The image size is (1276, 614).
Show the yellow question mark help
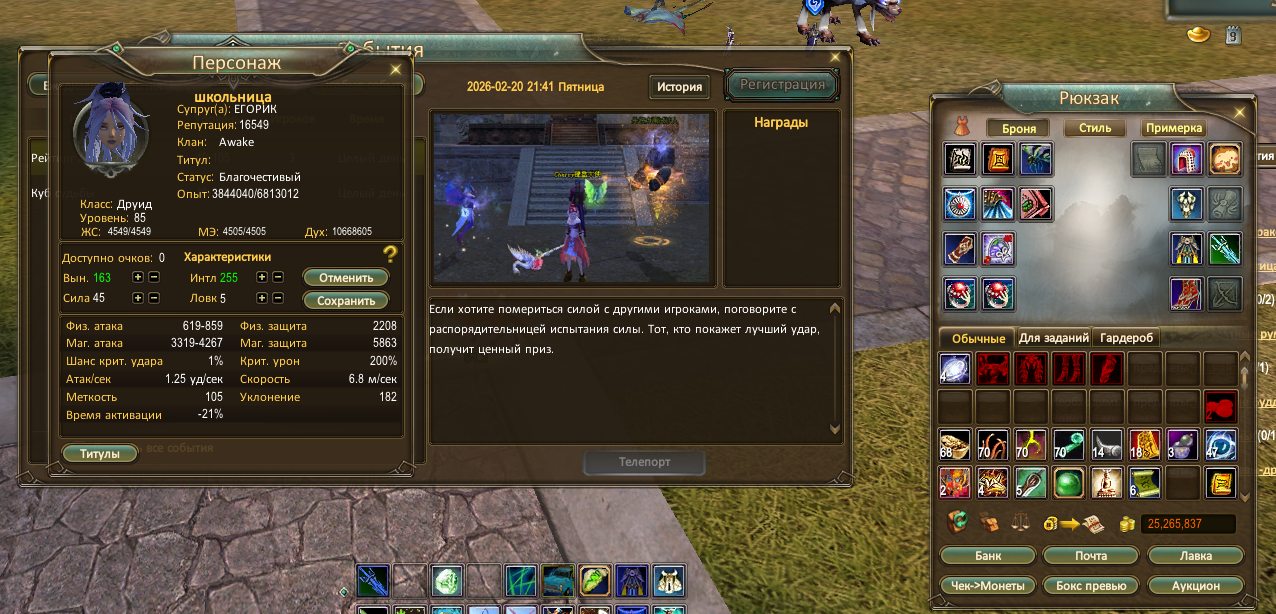pos(391,254)
